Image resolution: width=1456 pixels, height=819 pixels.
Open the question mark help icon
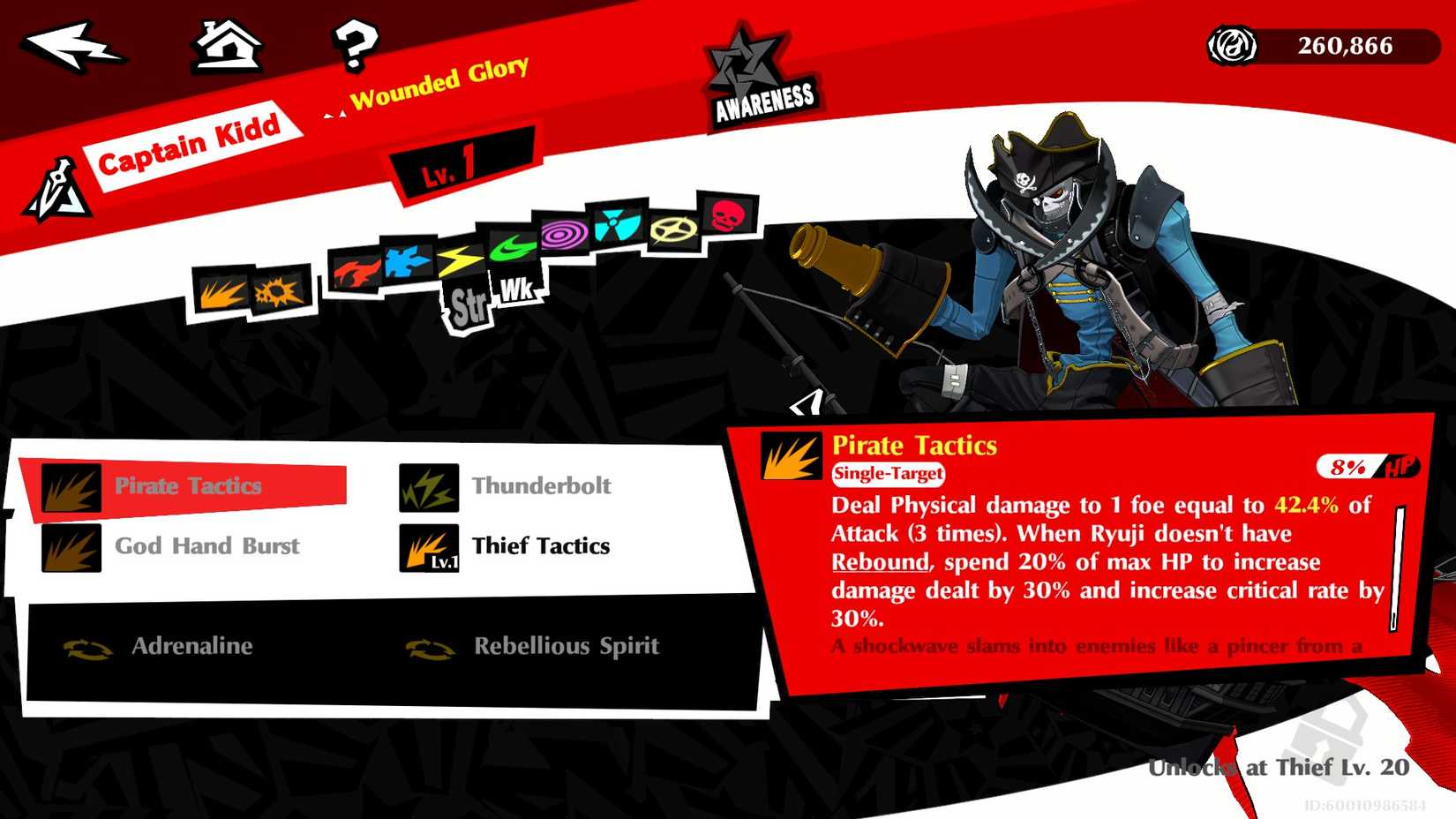coord(355,49)
